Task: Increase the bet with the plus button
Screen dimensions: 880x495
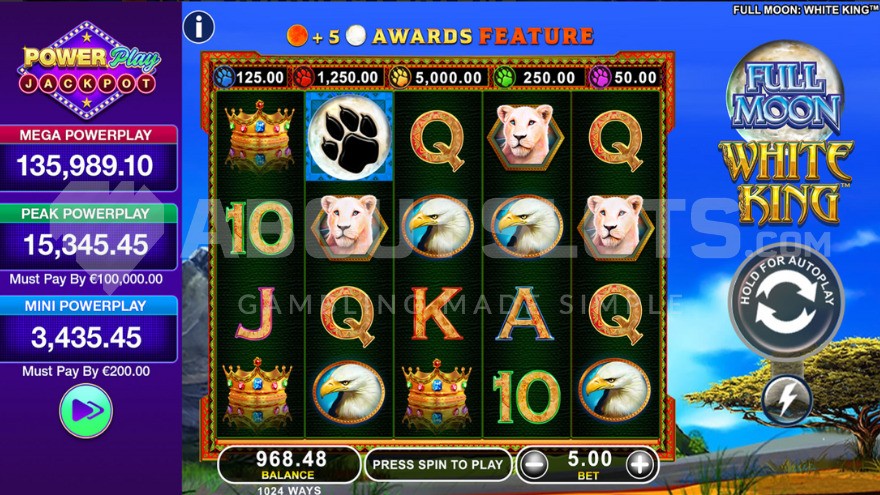Action: (x=640, y=464)
